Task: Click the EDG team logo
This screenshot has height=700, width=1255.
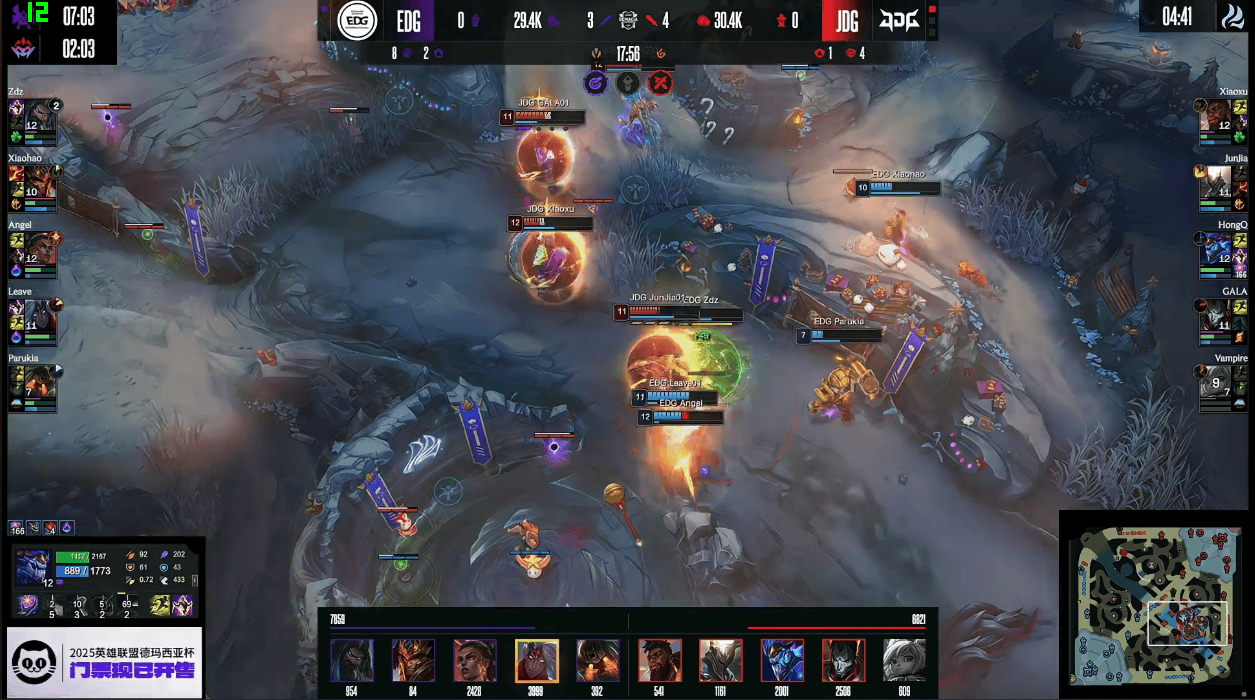Action: 355,21
